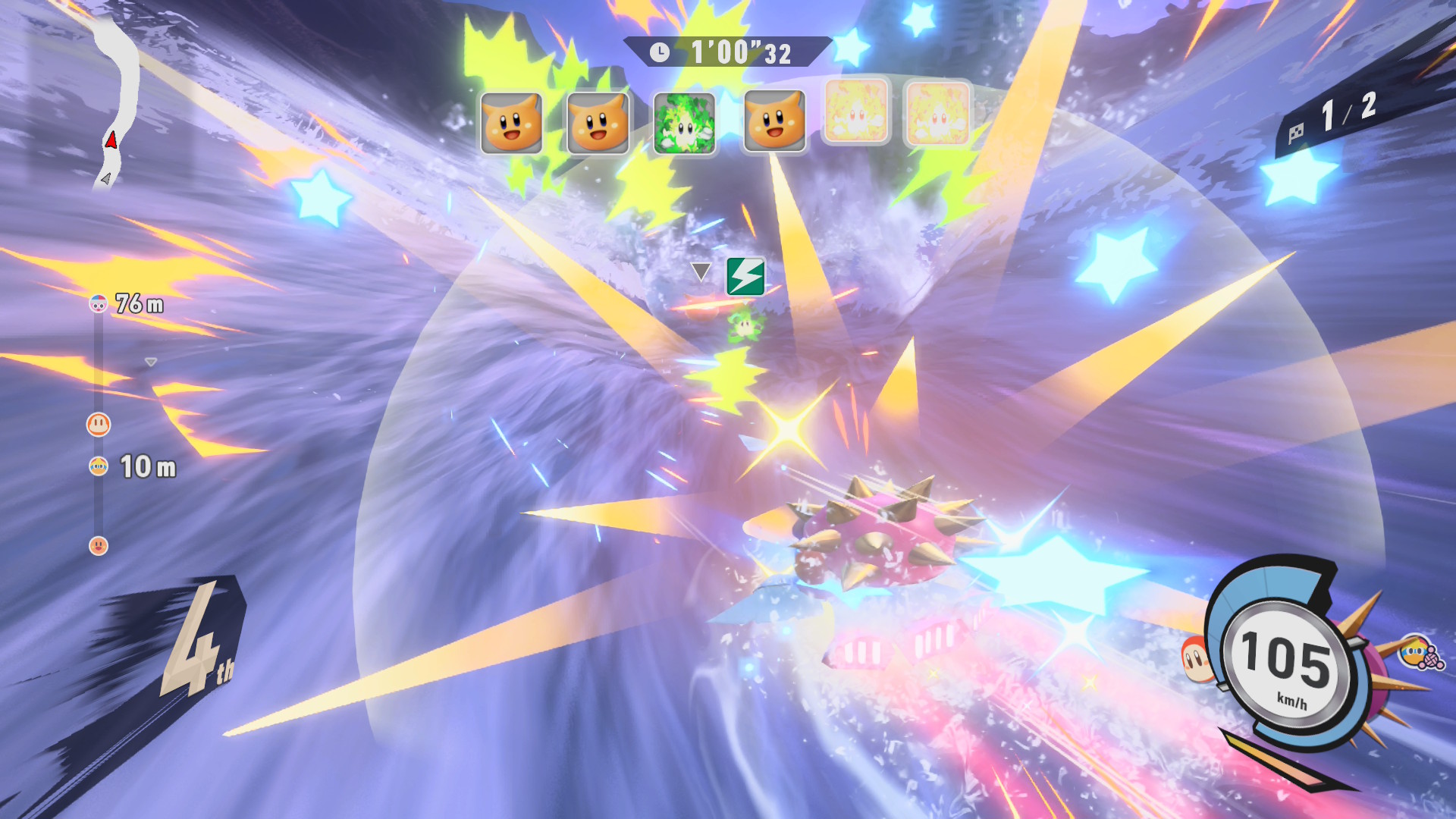Select the Waddle Dee icon on distance tracker
Viewport: 1456px width, 819px height.
tap(99, 424)
